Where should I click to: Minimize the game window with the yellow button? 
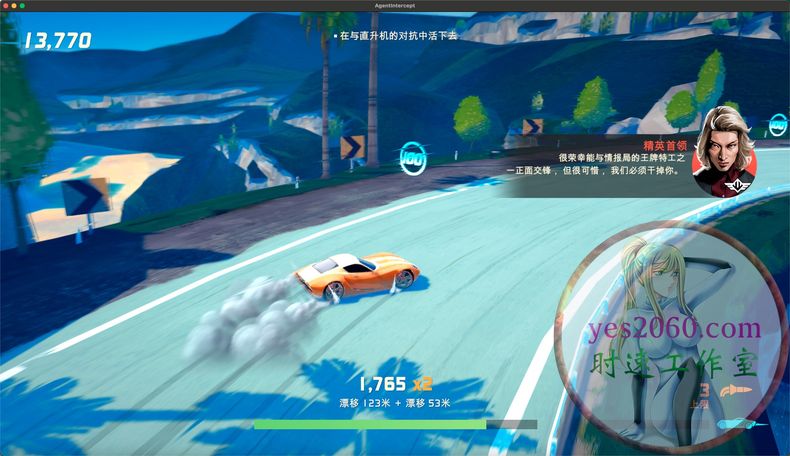[14, 6]
